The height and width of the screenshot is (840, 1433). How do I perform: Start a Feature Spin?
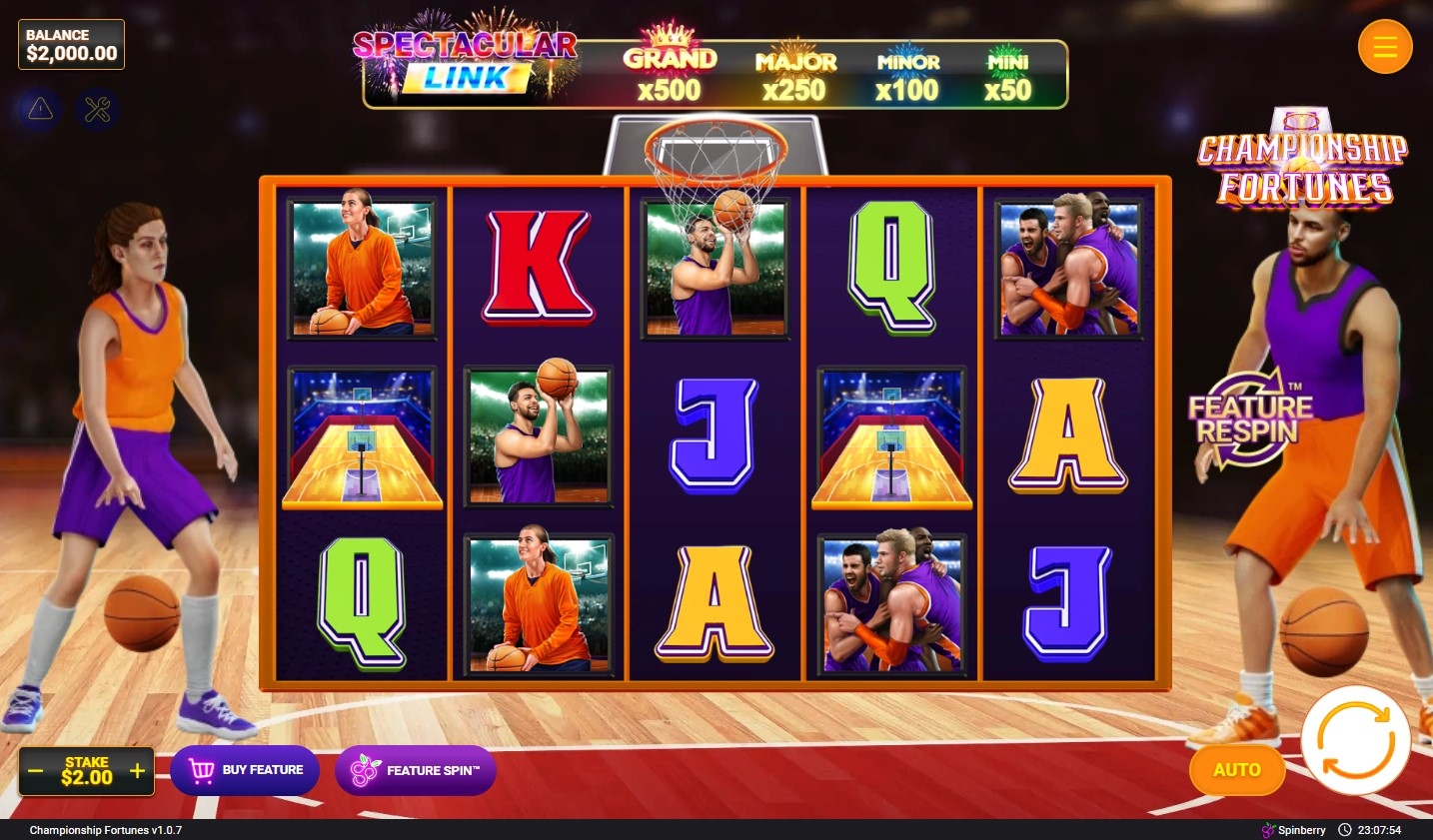pos(416,770)
